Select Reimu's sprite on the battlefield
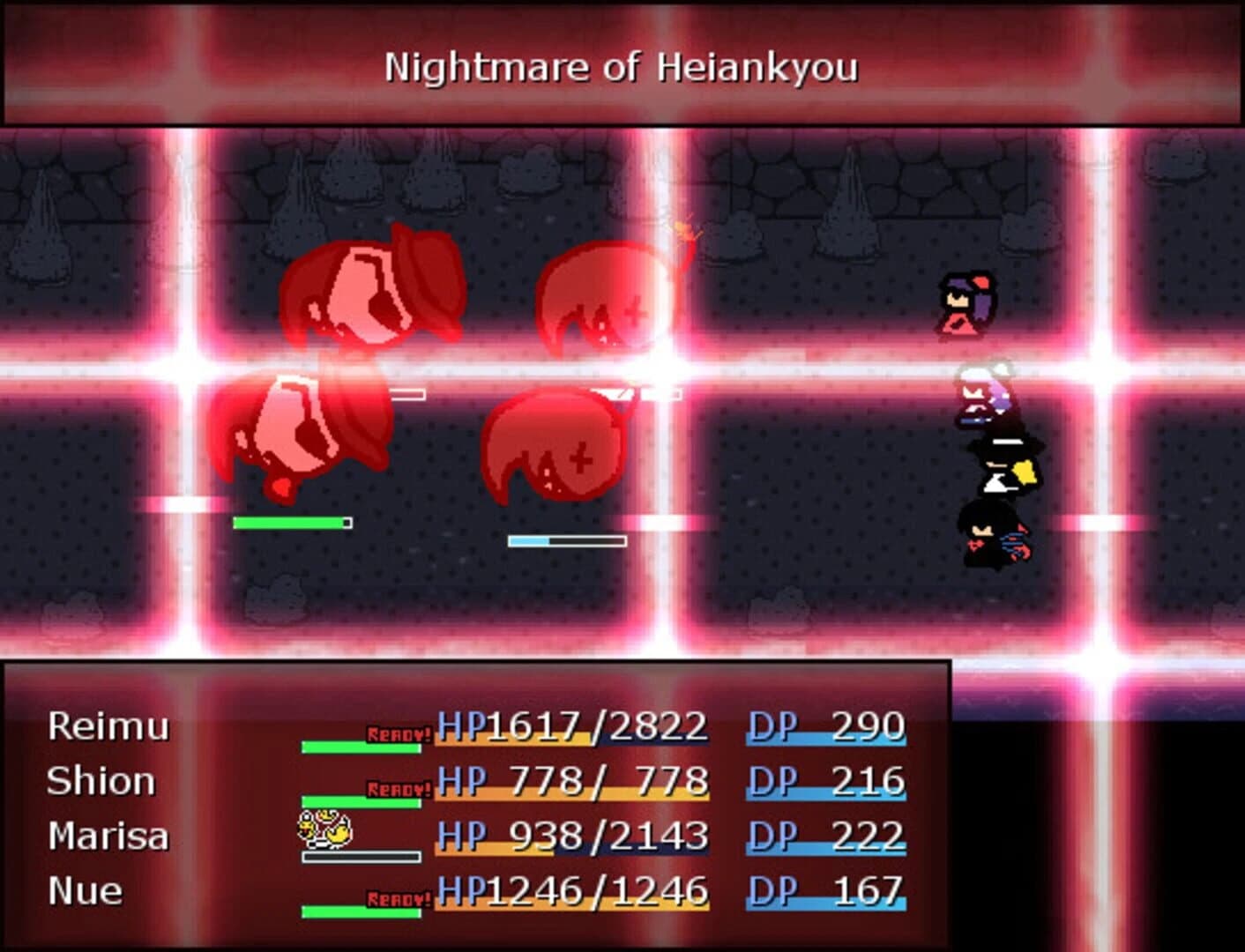This screenshot has width=1245, height=952. pyautogui.click(x=964, y=304)
